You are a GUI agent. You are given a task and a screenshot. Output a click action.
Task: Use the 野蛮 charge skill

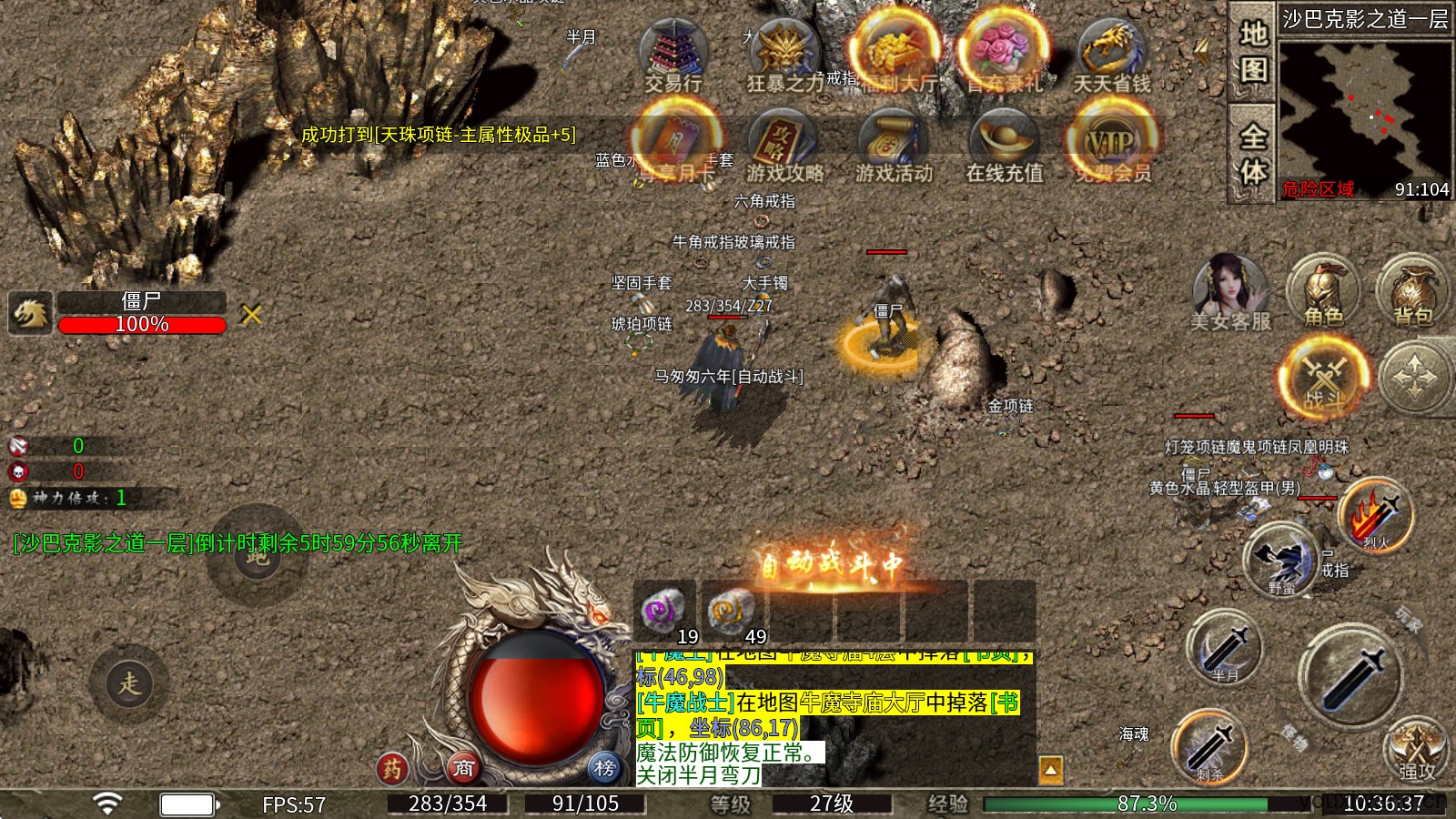1283,560
